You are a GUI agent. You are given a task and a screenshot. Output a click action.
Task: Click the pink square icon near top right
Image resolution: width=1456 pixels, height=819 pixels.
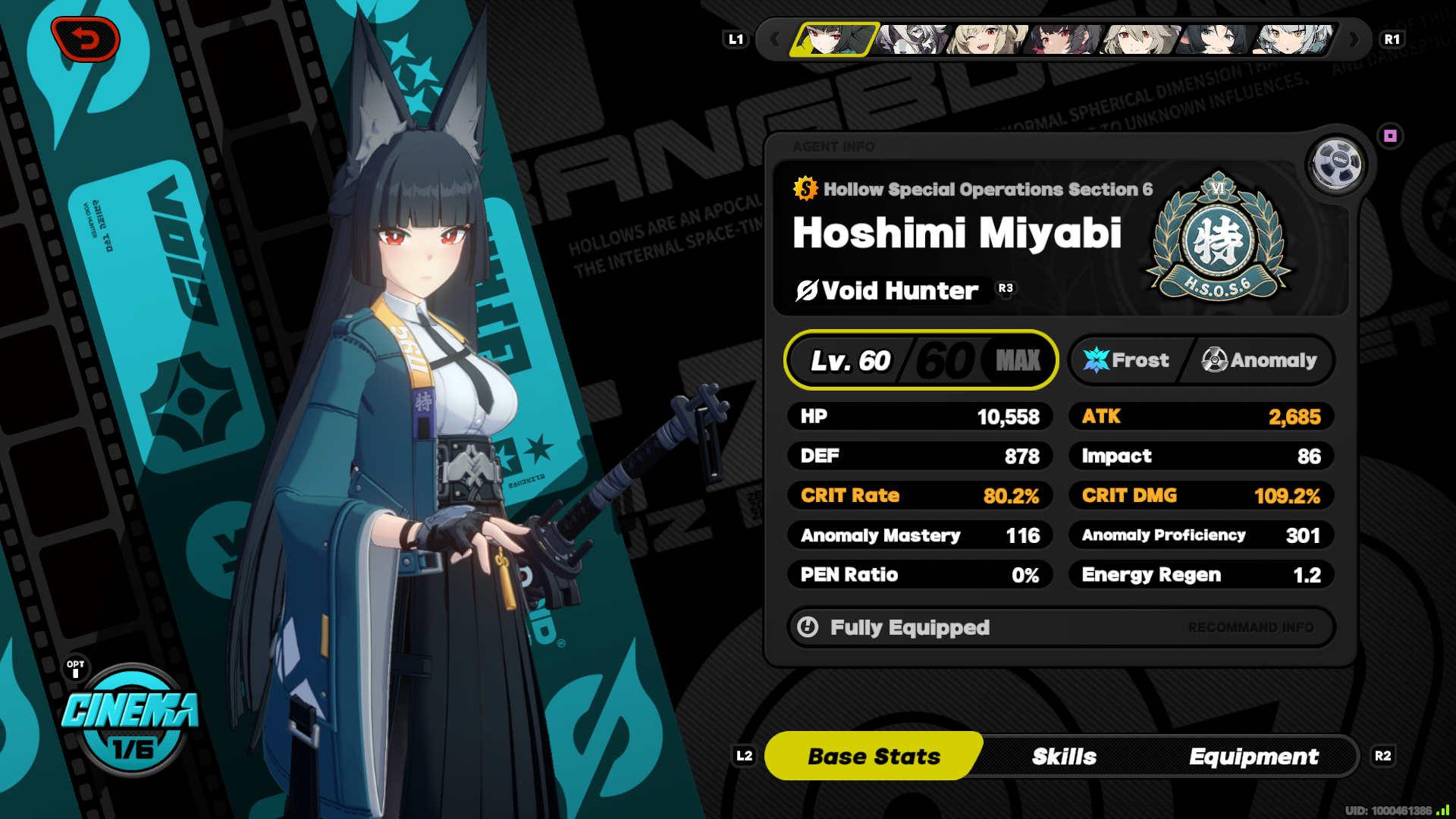pos(1390,135)
